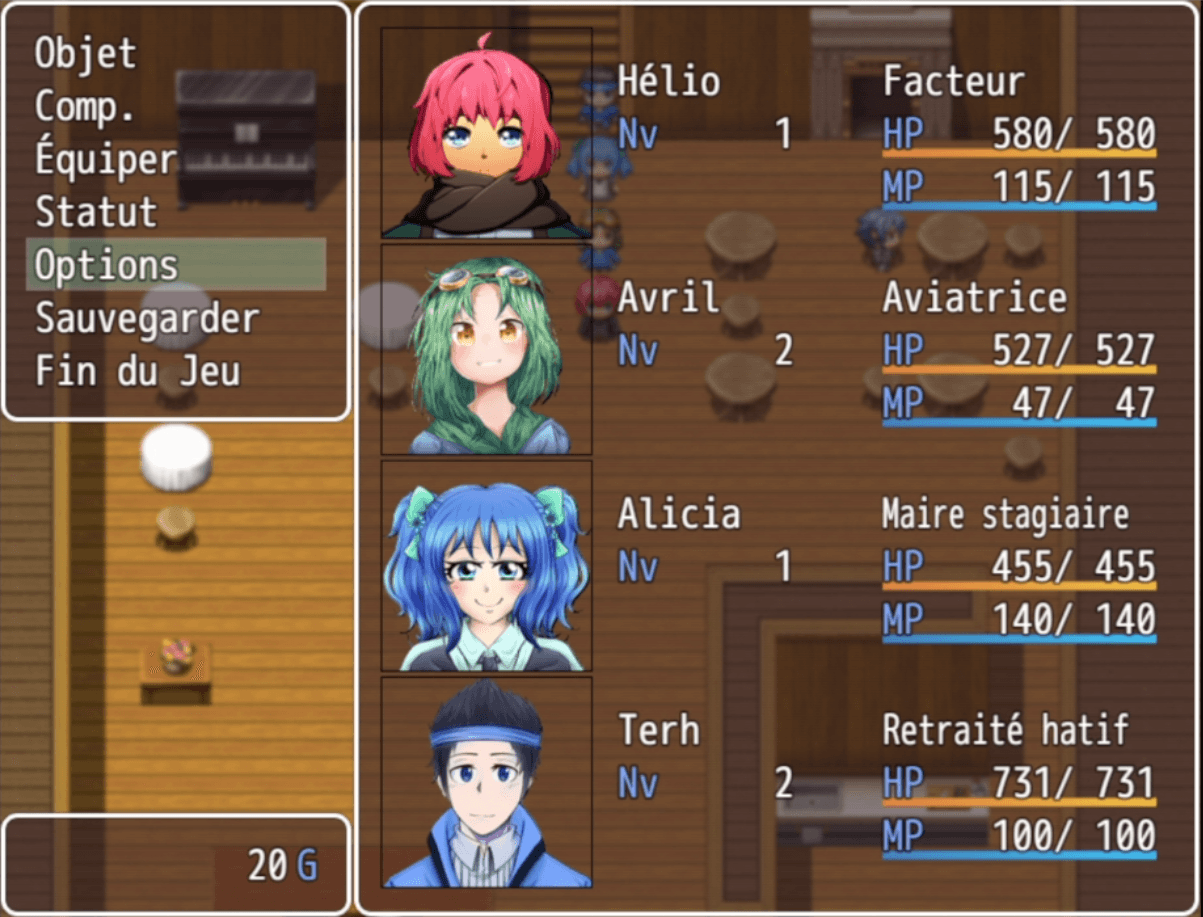Select Hélio's pink-haired portrait
The image size is (1203, 917).
[486, 133]
